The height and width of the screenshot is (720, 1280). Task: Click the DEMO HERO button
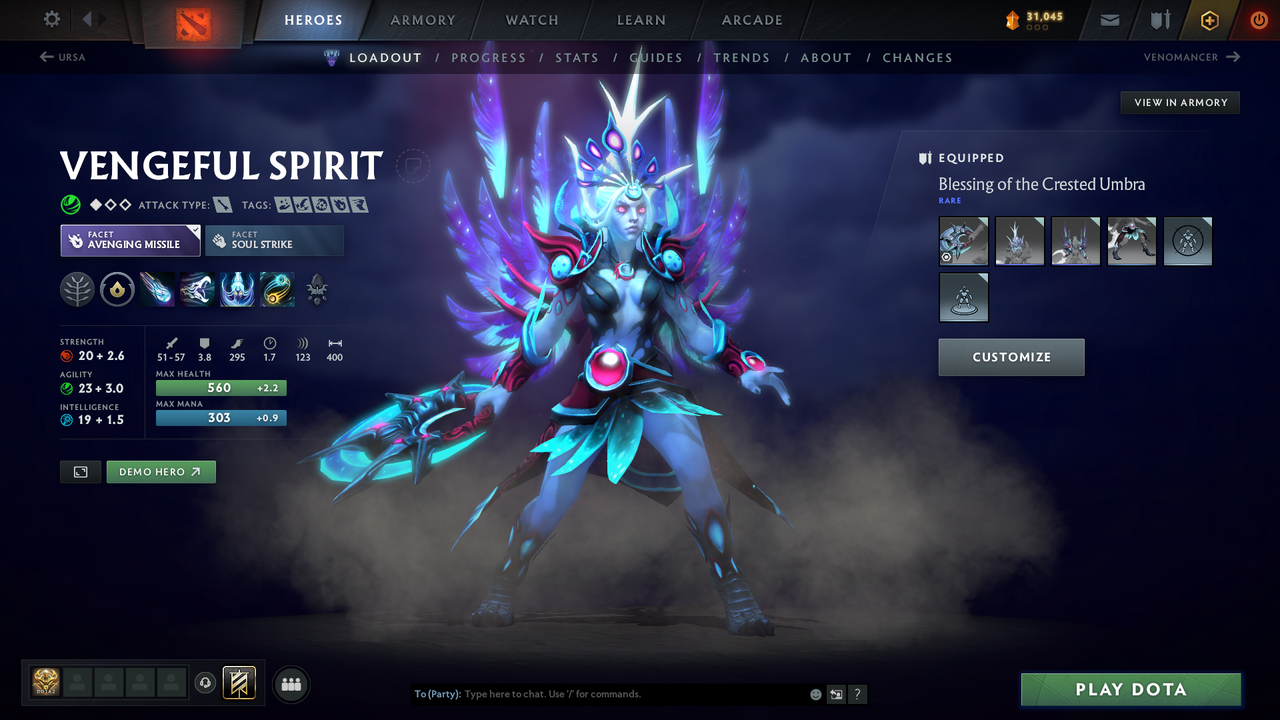coord(160,471)
